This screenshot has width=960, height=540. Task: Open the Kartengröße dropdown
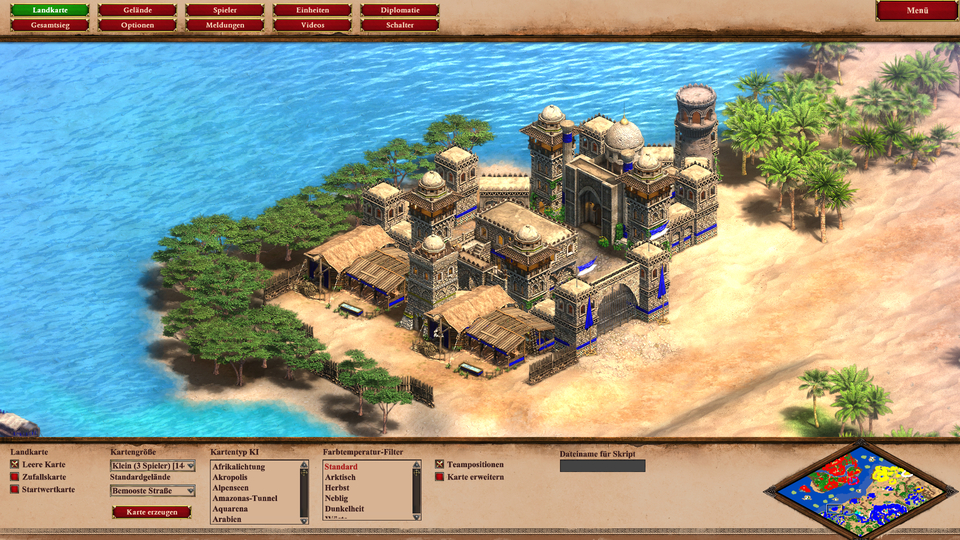(x=153, y=465)
